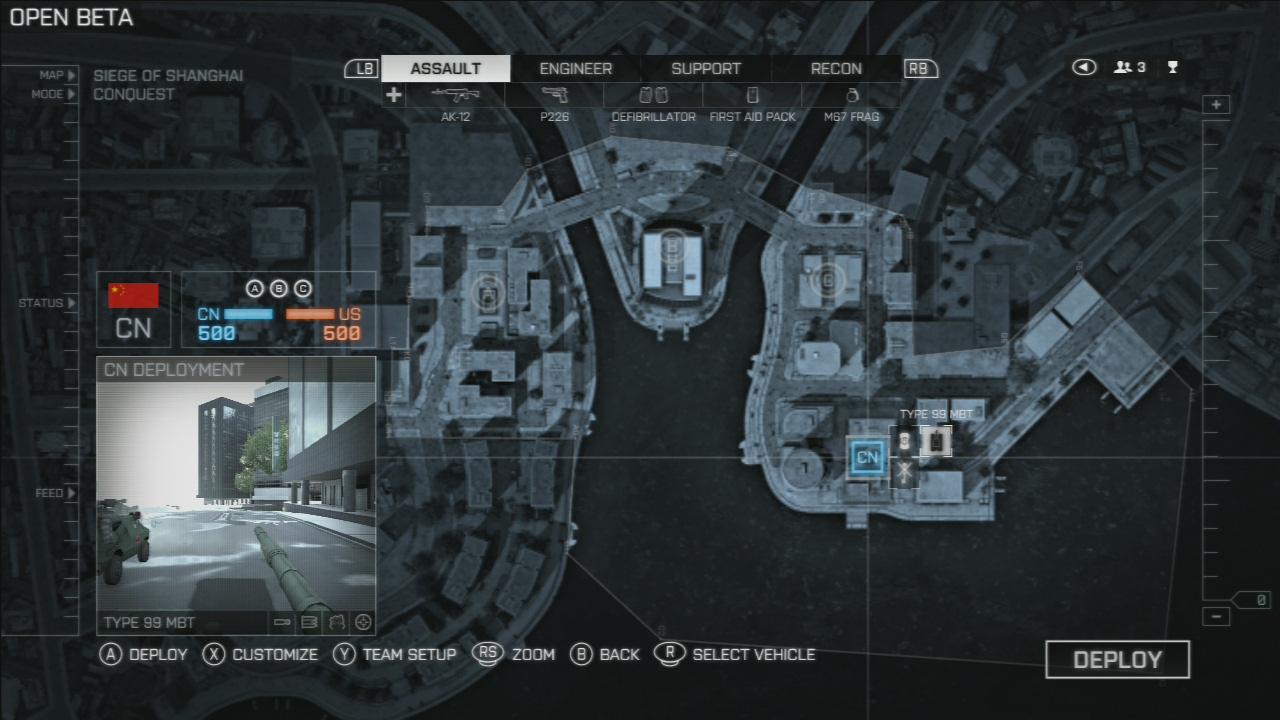
Task: Switch to the Assault class tab
Action: 446,69
